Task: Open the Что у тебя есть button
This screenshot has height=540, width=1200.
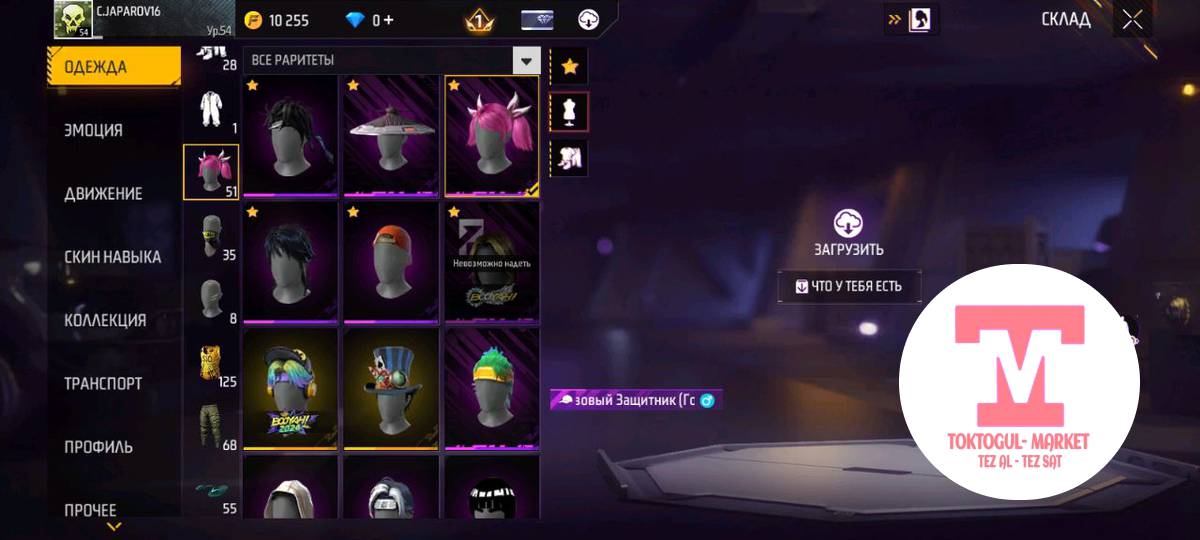Action: pyautogui.click(x=849, y=286)
